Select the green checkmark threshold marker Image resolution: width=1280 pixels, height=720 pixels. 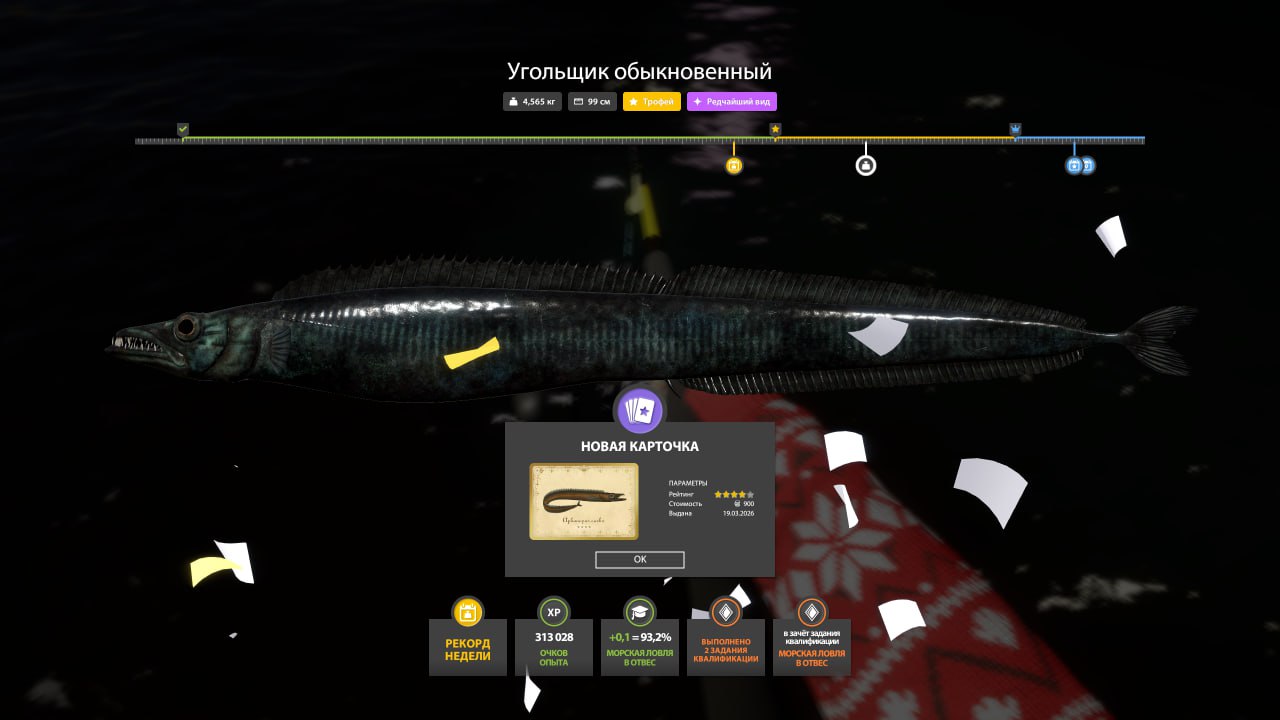[x=183, y=129]
